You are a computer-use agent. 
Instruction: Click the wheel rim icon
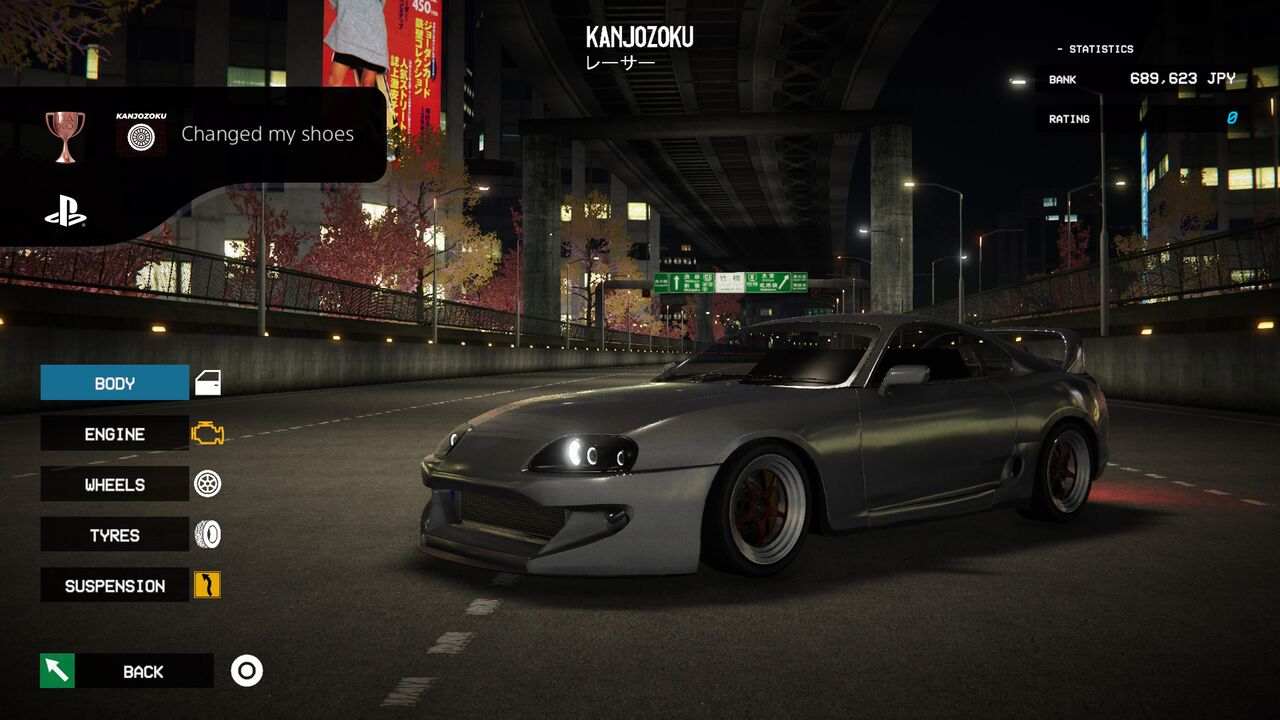tap(207, 484)
